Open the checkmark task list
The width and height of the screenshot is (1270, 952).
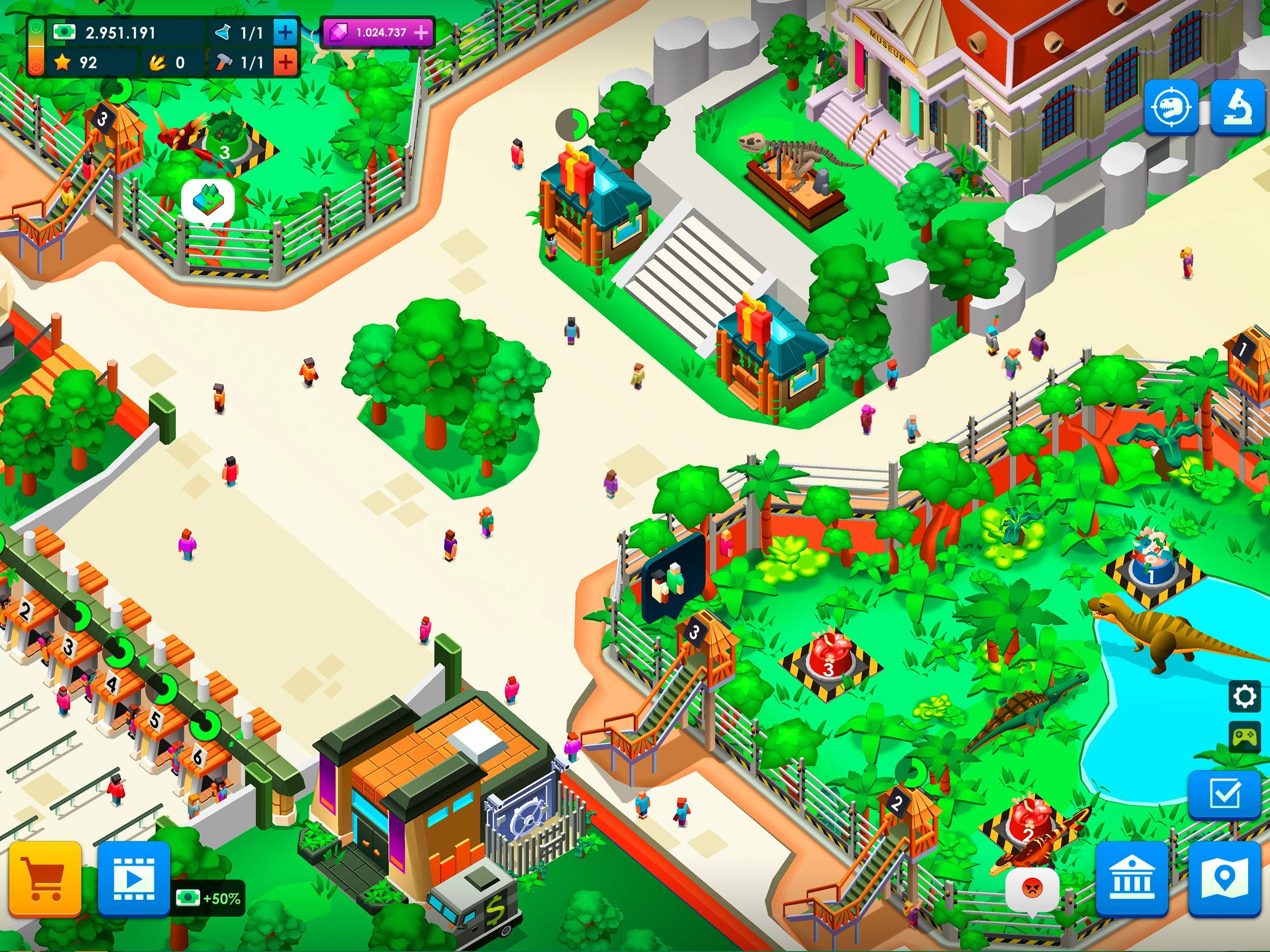coord(1224,794)
